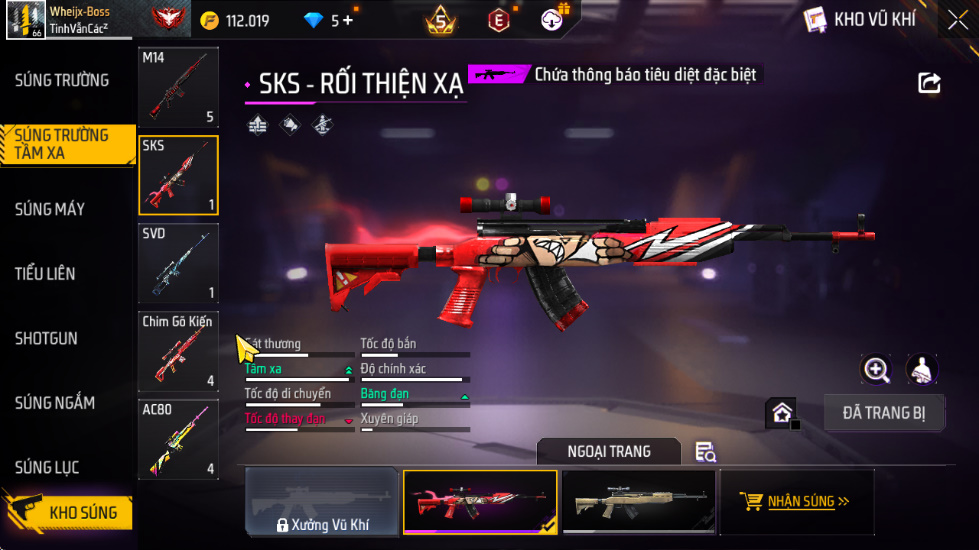Select the Chim Gõ Kiến weapon

tap(178, 351)
